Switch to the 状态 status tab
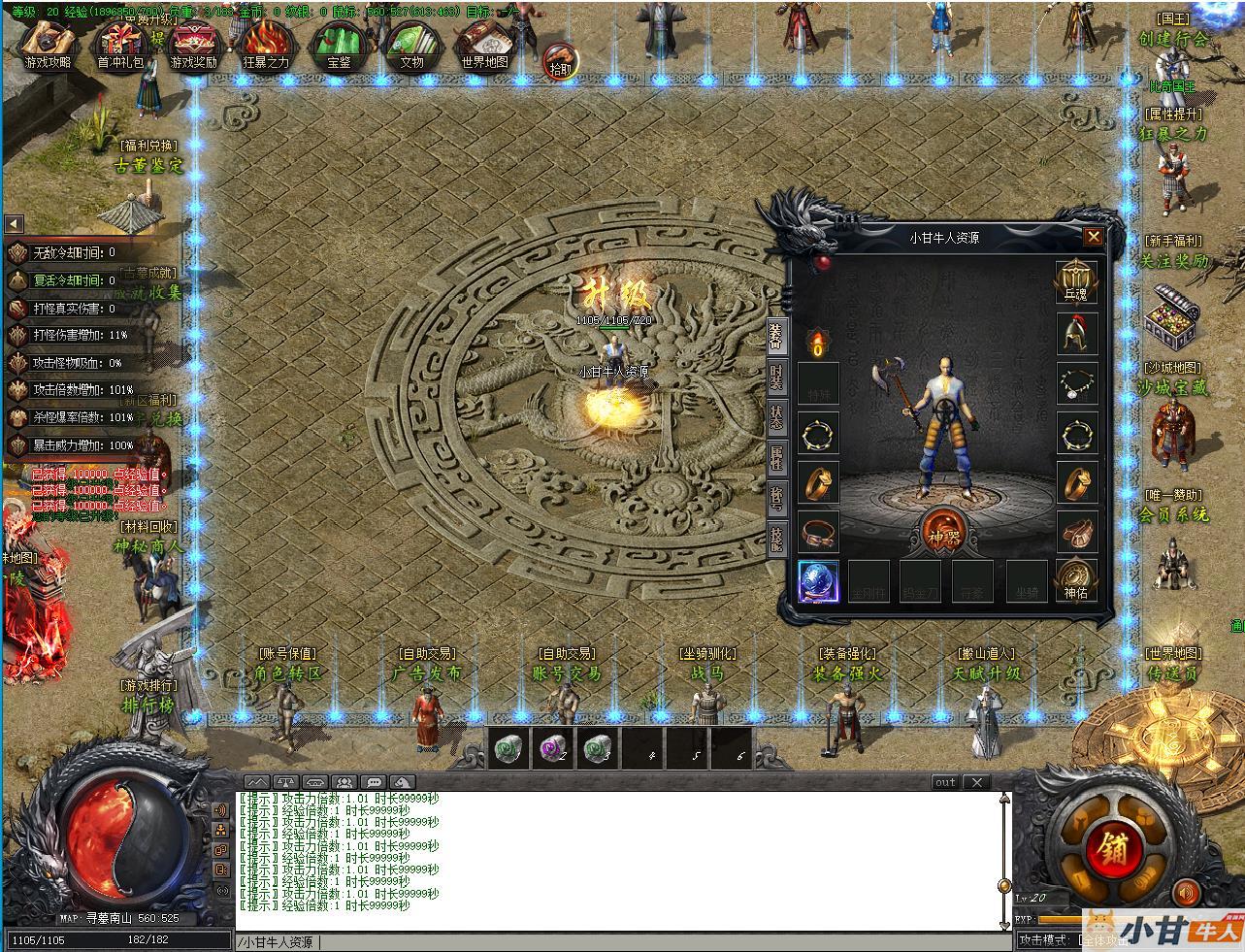Screen dimensions: 1245x952 point(776,417)
